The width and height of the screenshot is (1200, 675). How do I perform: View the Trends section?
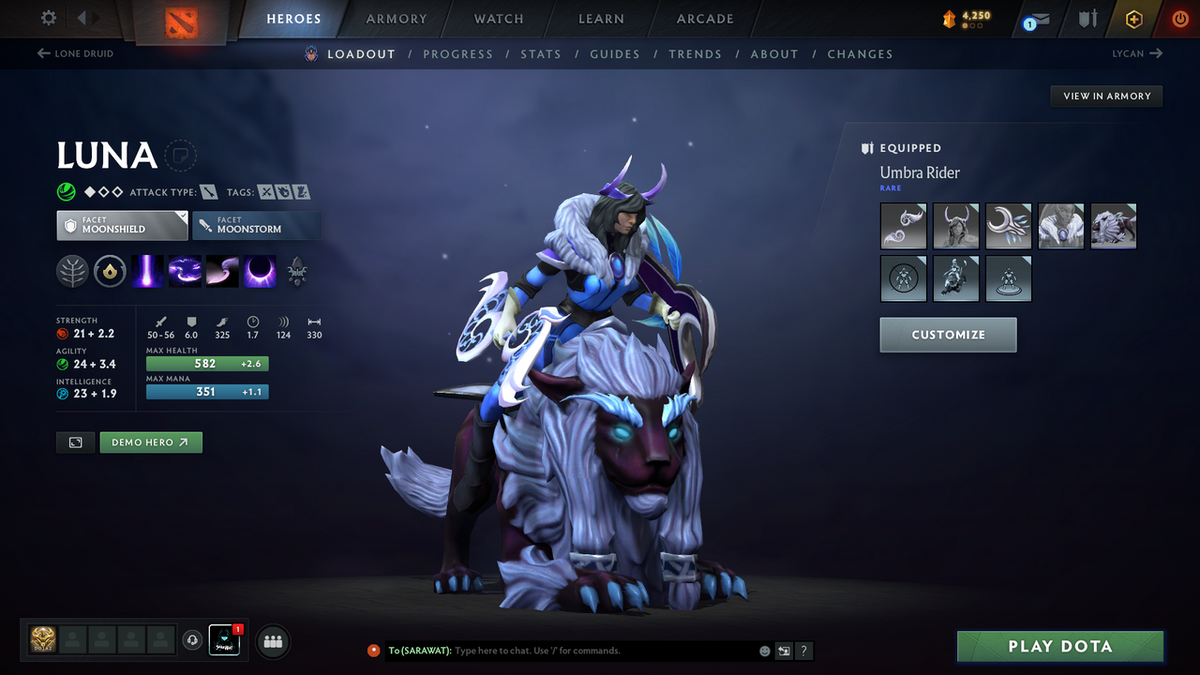tap(694, 54)
